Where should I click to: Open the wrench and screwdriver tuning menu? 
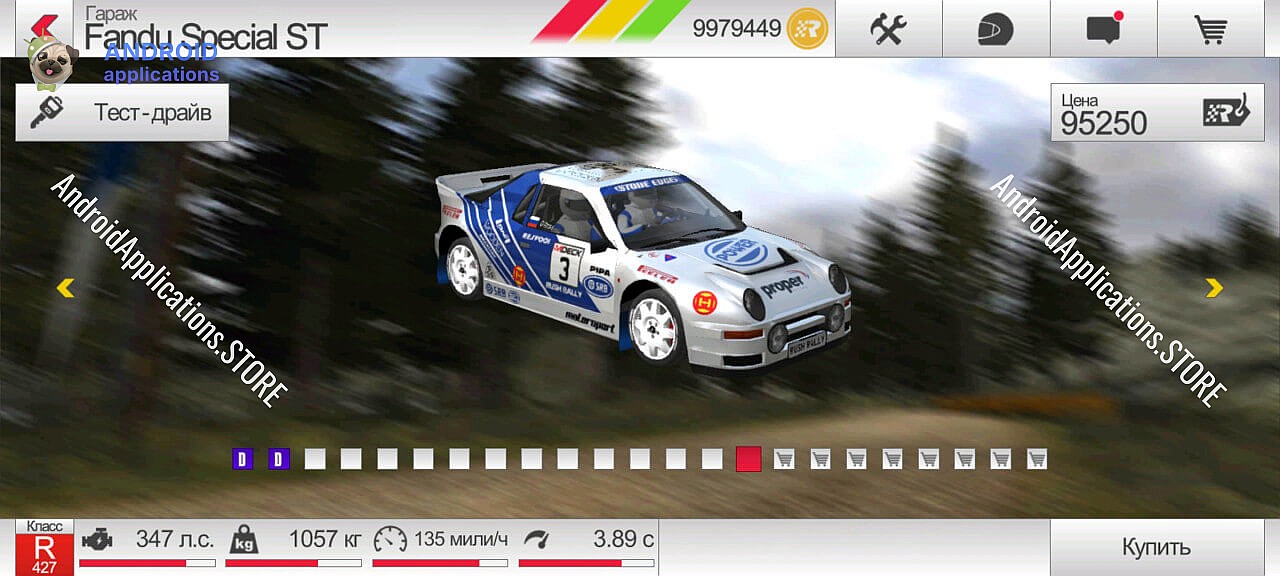pos(888,29)
